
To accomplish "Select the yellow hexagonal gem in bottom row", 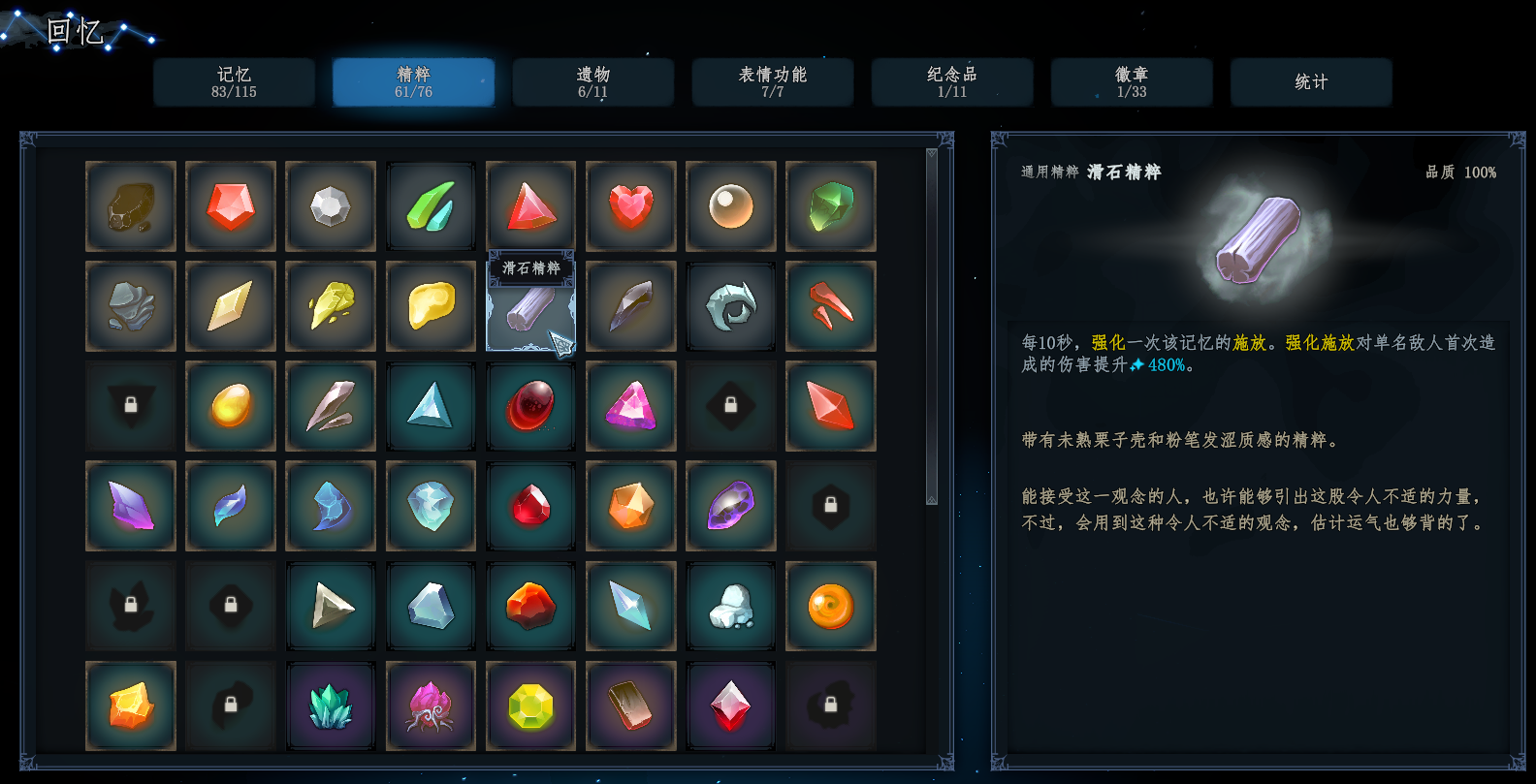I will click(530, 706).
